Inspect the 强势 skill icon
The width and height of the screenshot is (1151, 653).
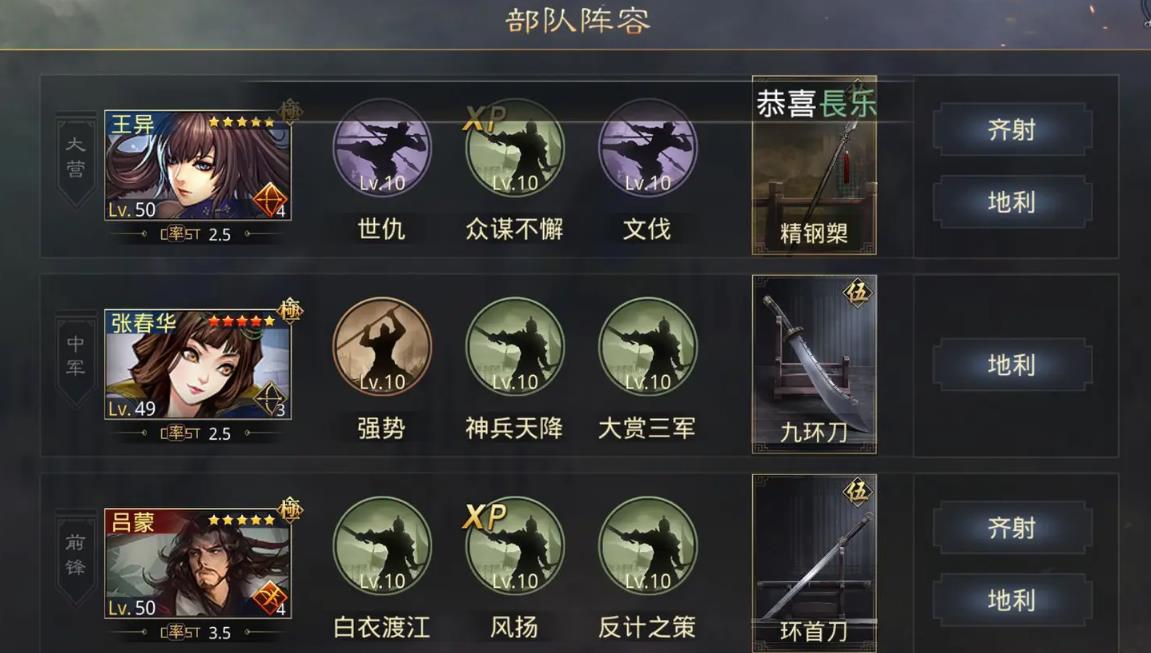(381, 347)
